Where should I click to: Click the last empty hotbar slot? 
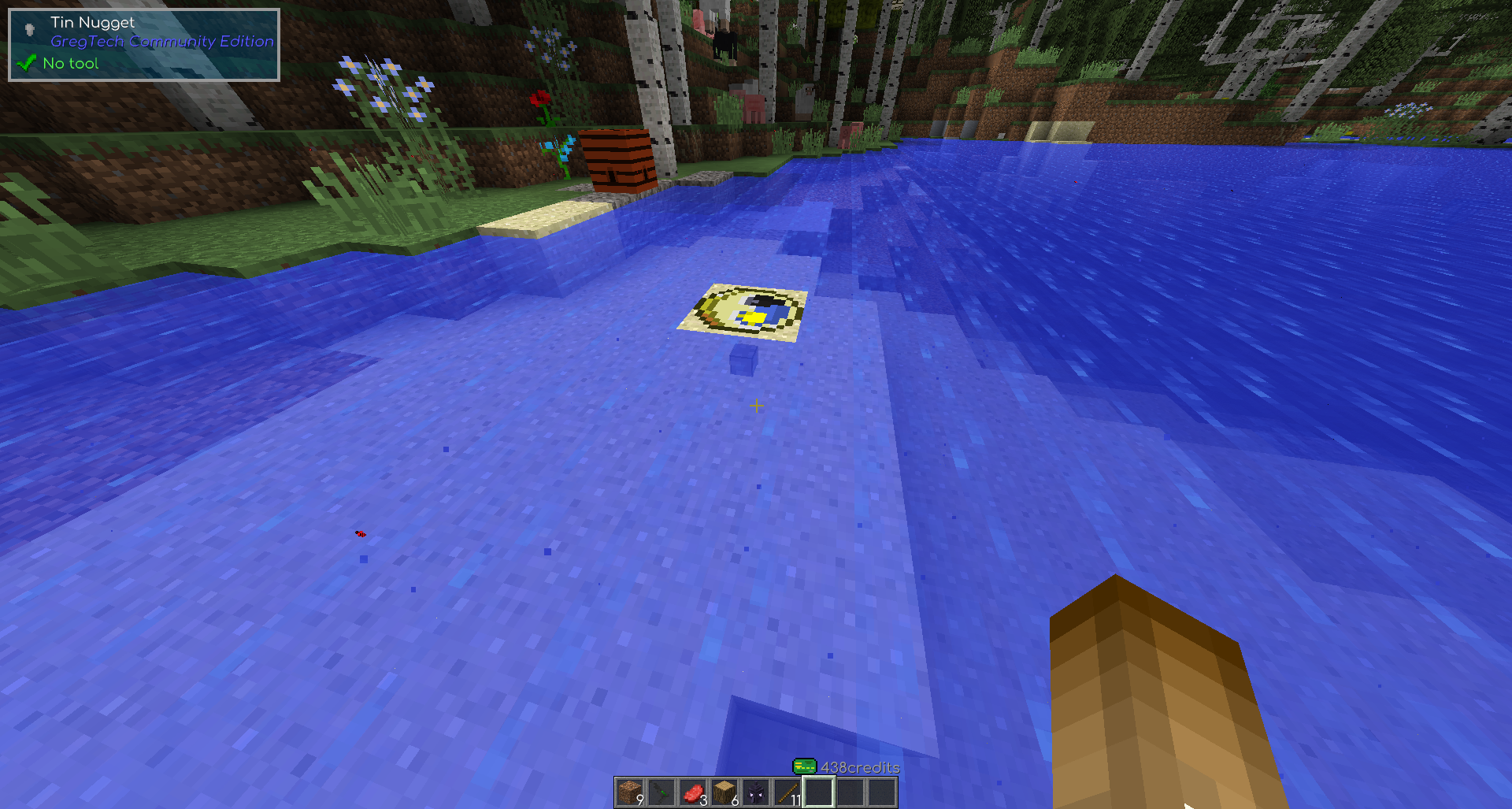coord(881,792)
